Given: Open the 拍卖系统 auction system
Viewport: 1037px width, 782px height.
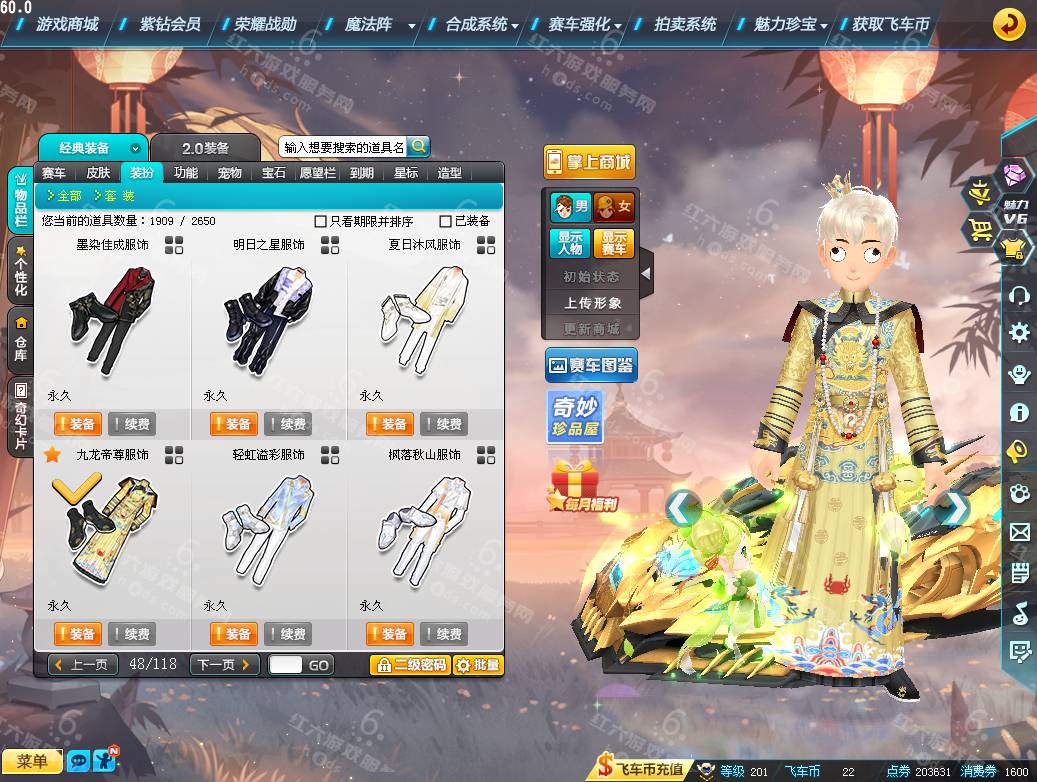Looking at the screenshot, I should click(684, 24).
